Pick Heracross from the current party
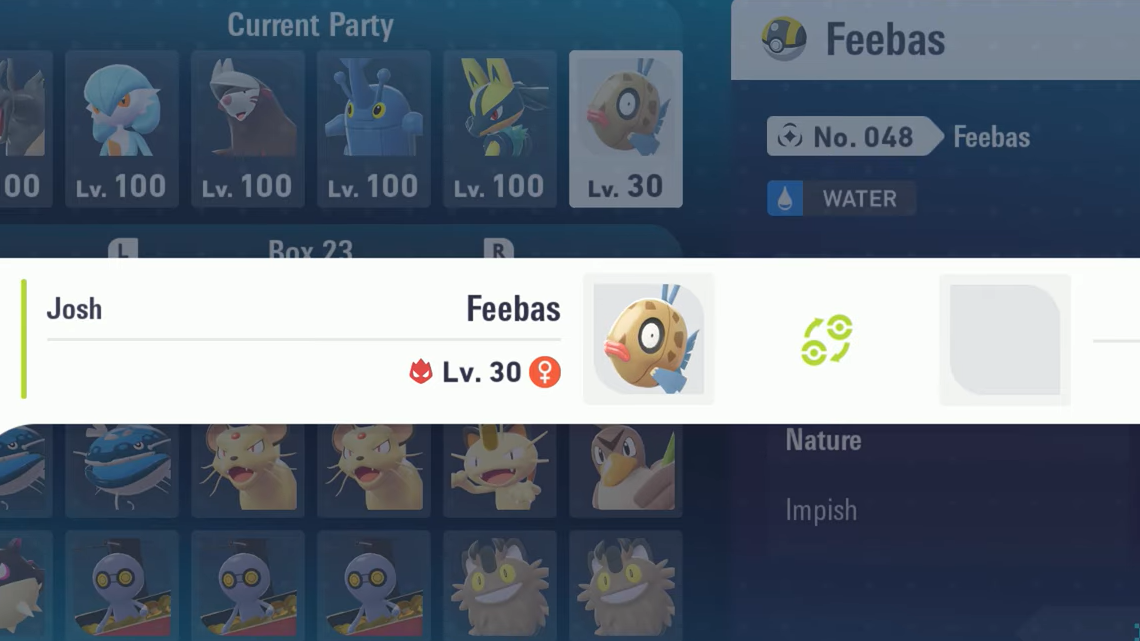 [x=374, y=128]
